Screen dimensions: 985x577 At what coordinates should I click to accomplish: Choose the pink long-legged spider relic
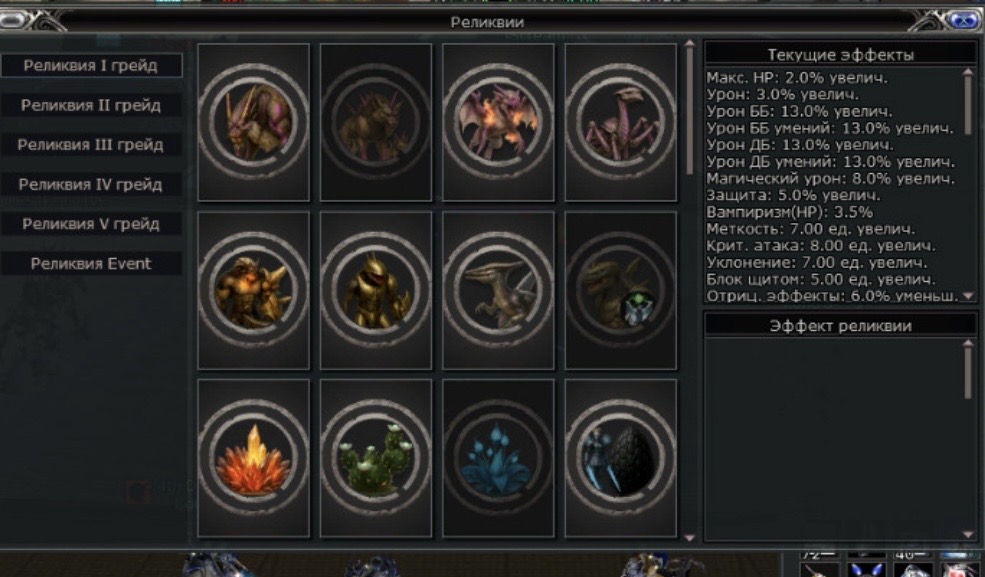coord(620,122)
